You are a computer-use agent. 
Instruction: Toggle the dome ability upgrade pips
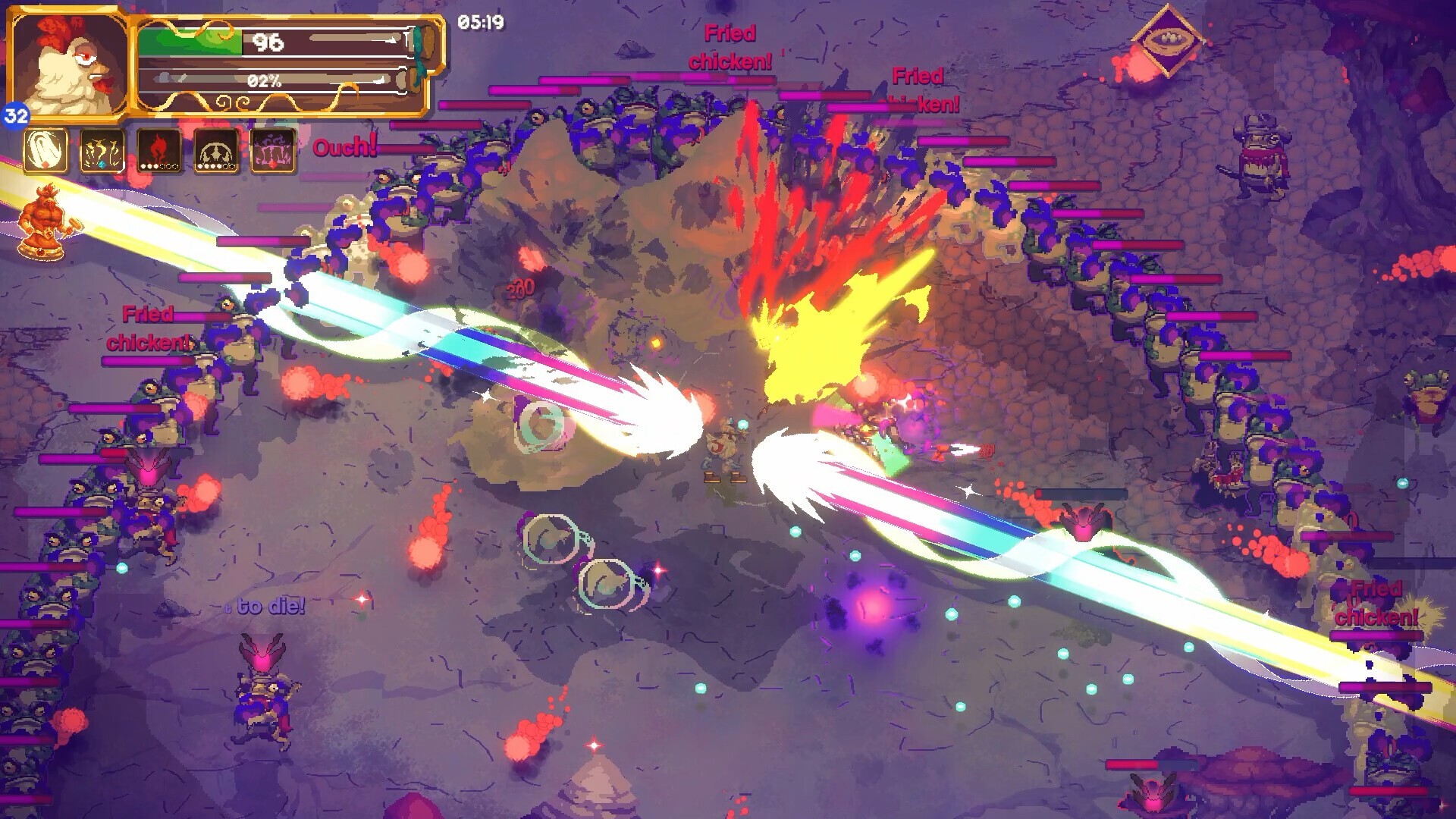[217, 165]
